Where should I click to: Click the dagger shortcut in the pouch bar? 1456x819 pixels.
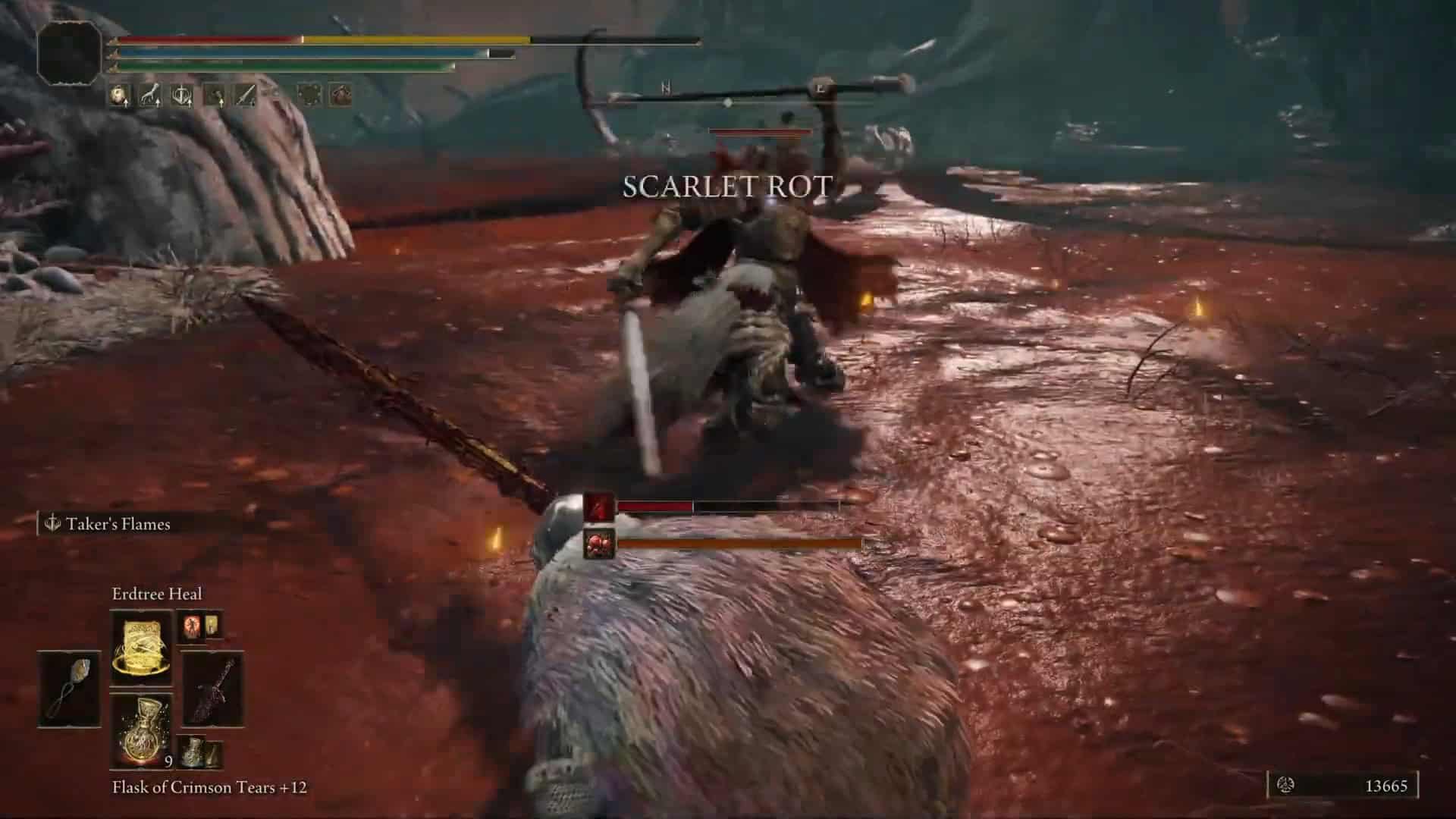click(246, 94)
